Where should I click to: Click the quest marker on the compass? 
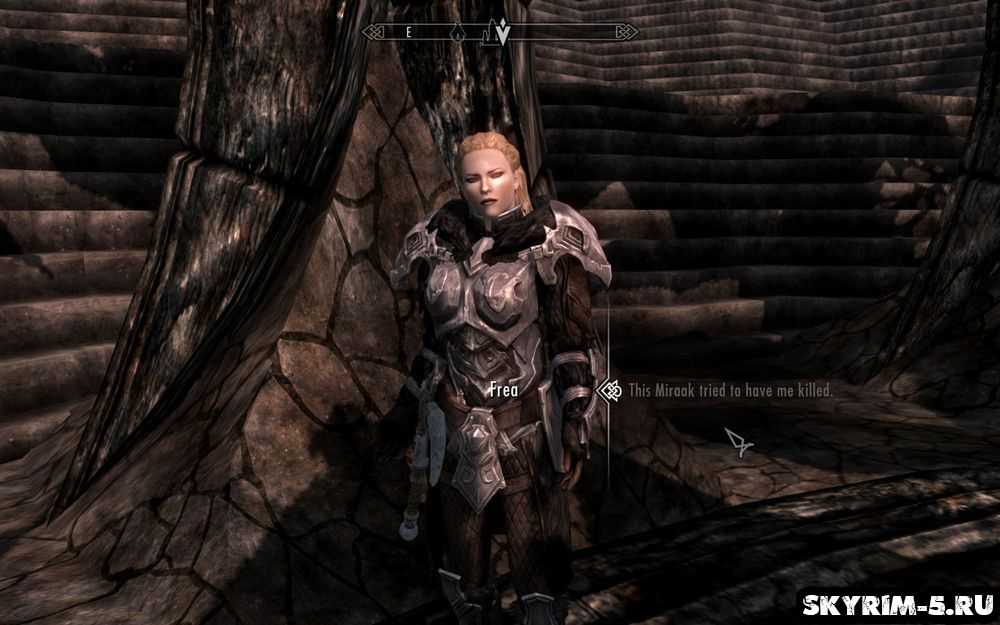click(x=502, y=33)
